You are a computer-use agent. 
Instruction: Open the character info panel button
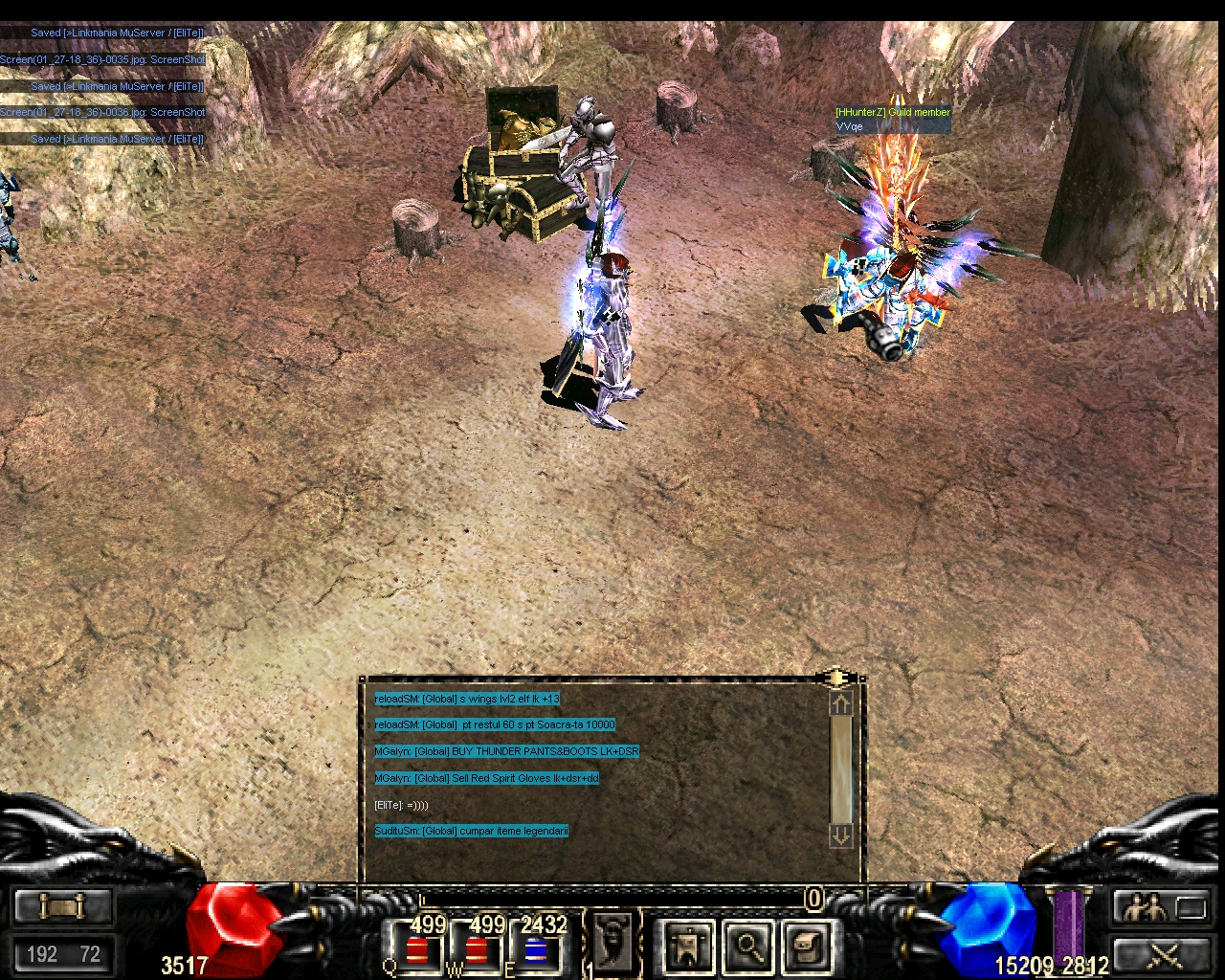[688, 947]
